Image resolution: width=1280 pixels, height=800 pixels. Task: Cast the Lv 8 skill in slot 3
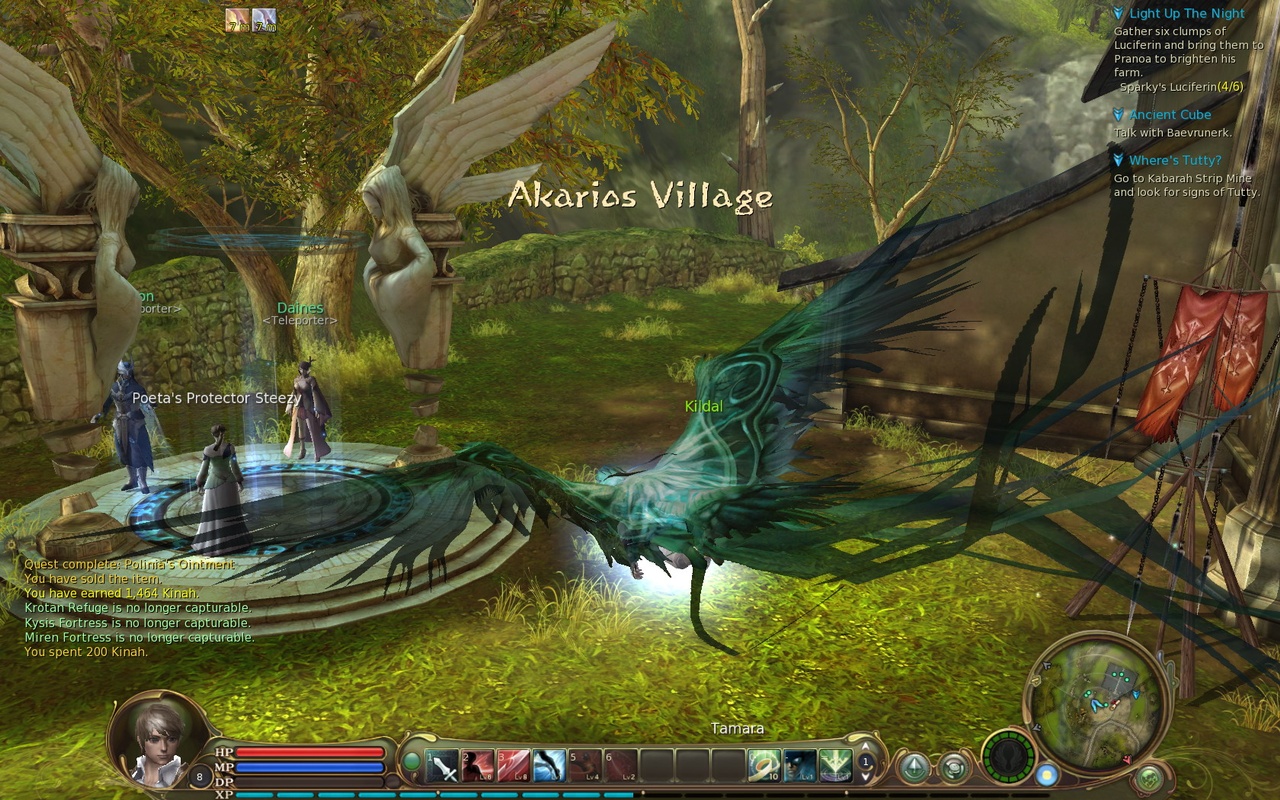[x=513, y=766]
